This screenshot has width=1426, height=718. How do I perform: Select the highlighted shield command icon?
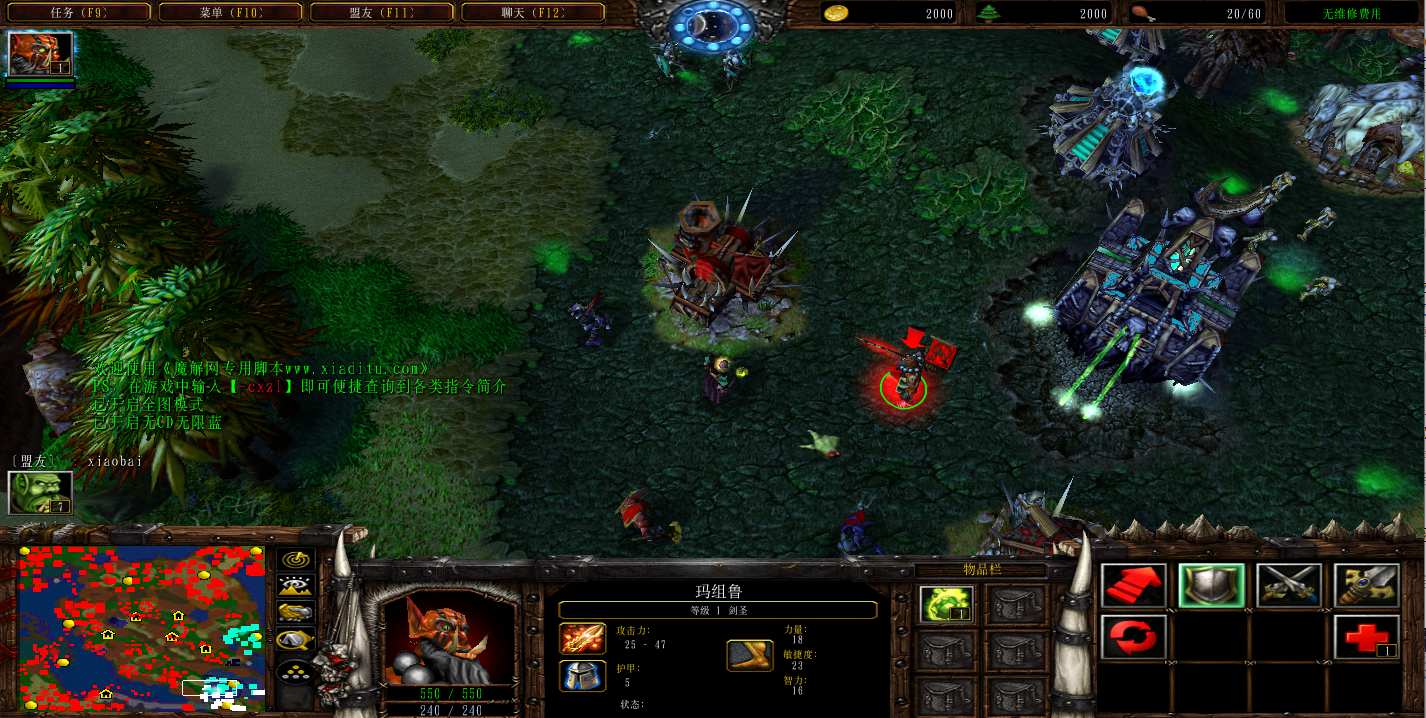point(1211,586)
